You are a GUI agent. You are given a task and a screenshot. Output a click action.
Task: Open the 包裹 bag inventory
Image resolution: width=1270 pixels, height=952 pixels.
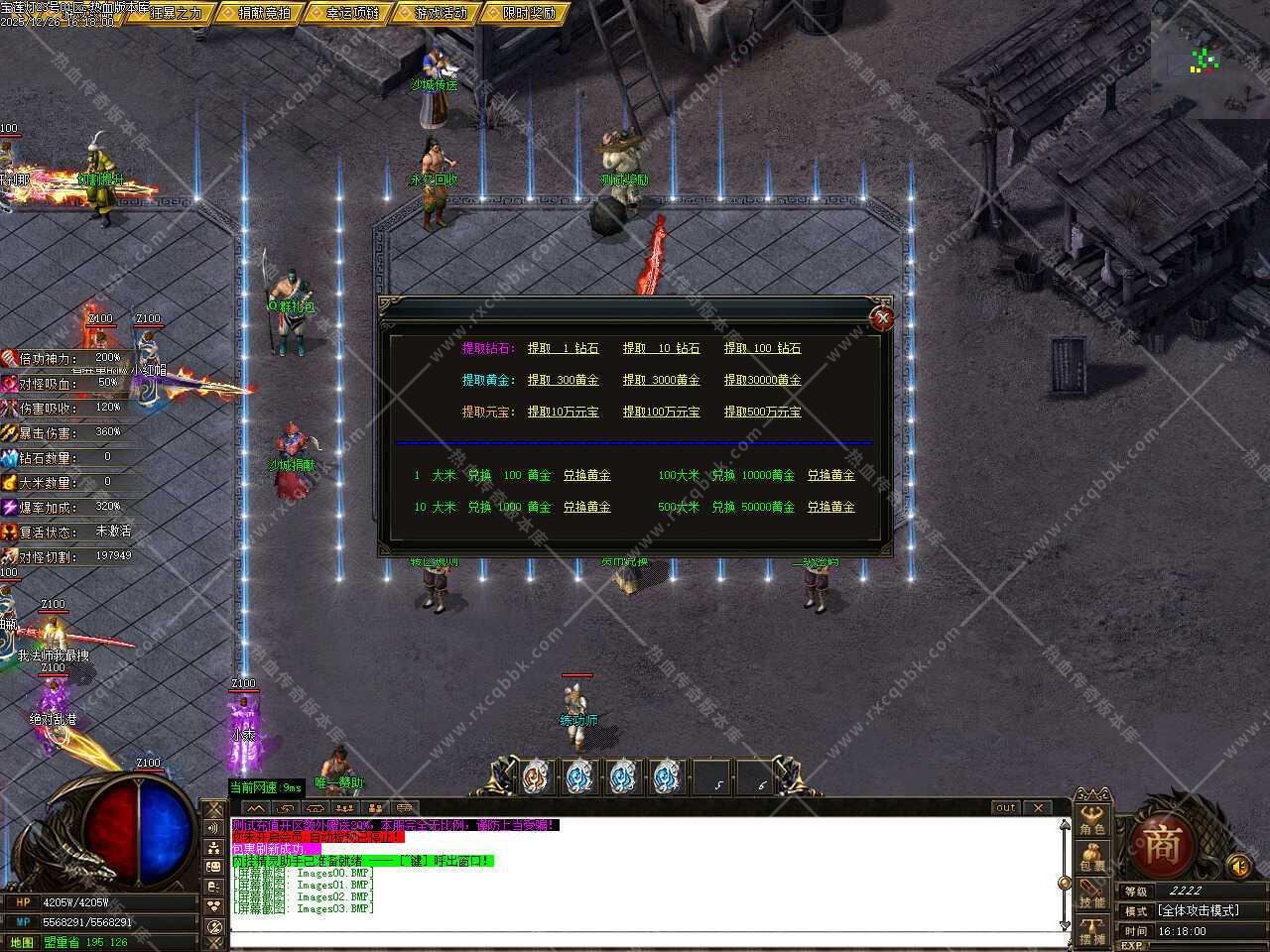coord(1092,859)
